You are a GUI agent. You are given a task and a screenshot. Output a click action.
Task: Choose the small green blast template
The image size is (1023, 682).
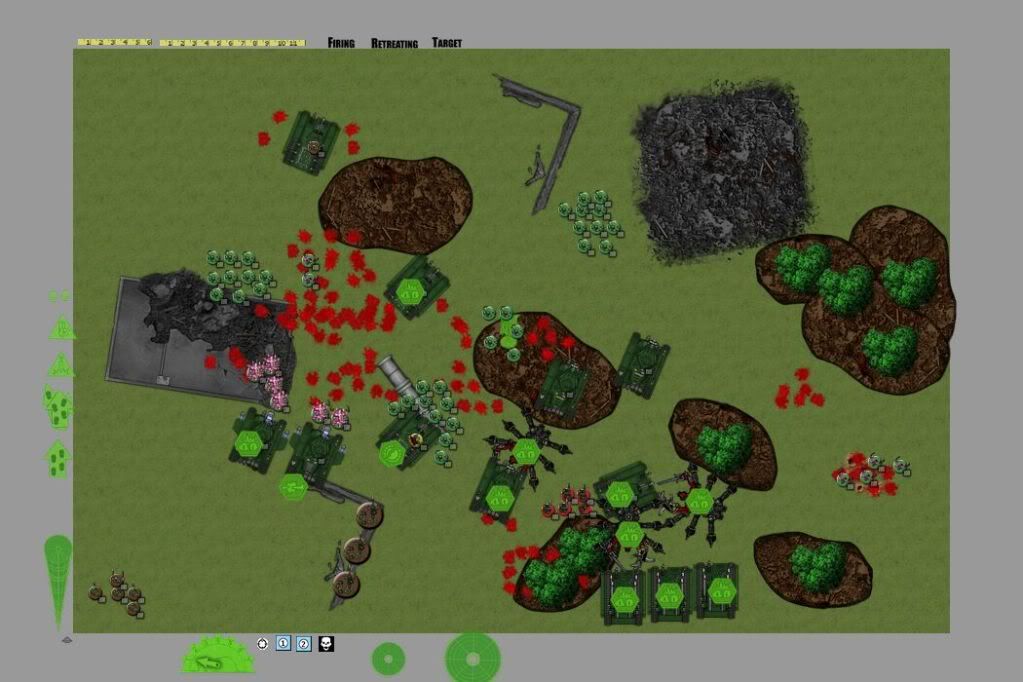(x=388, y=658)
